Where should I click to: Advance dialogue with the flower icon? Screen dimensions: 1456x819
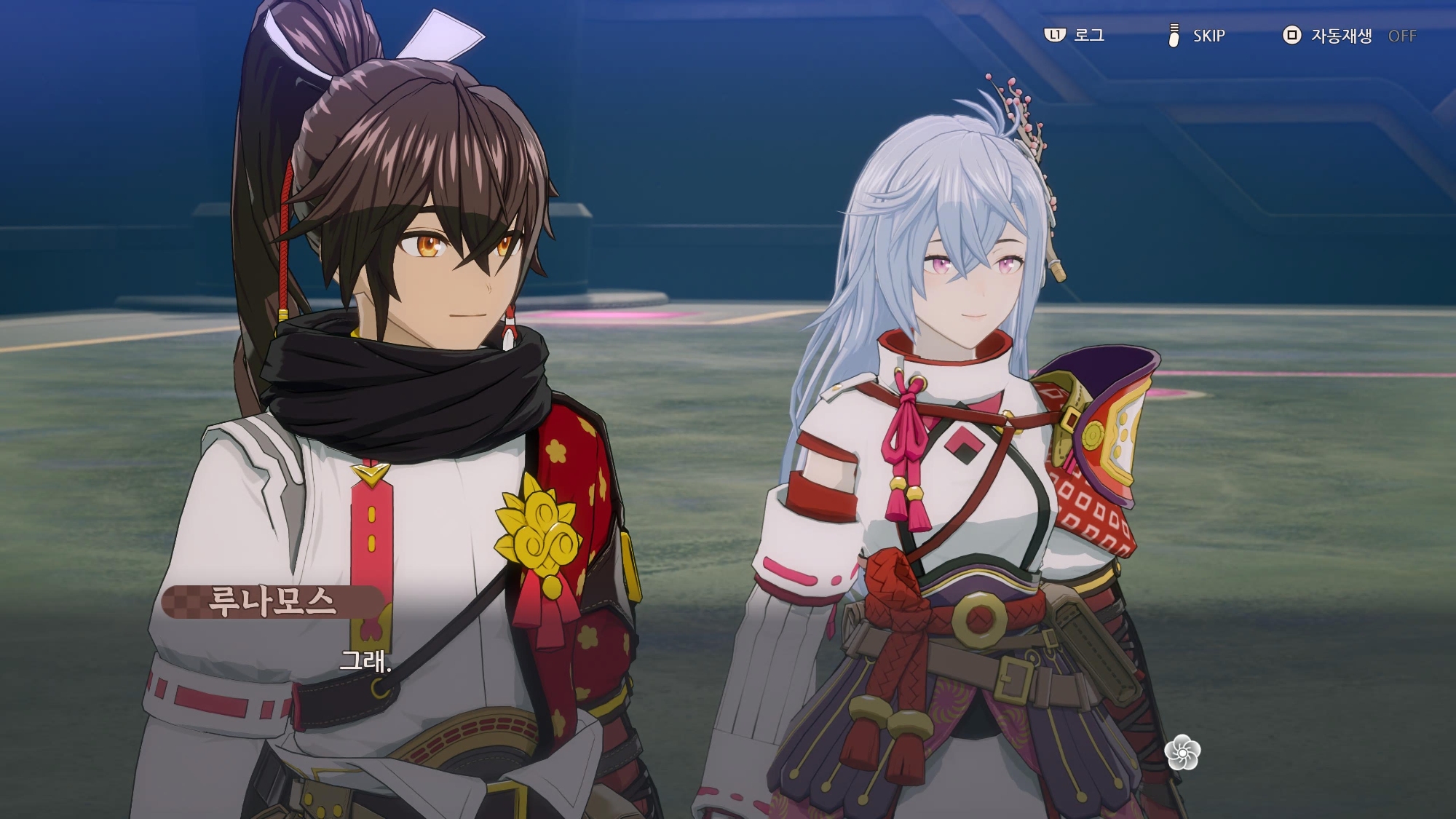point(1182,752)
